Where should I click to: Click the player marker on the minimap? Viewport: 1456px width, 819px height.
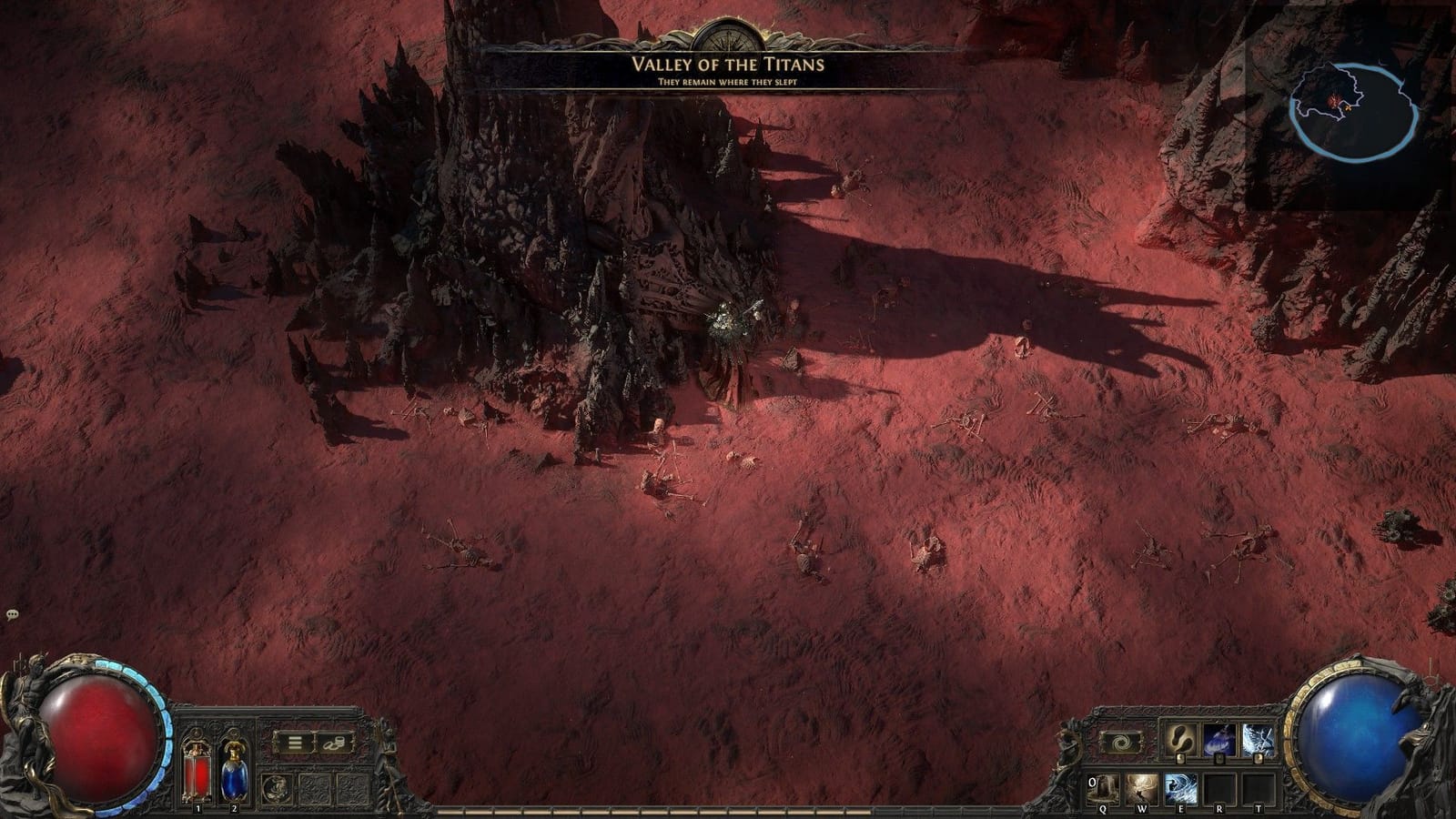click(1348, 108)
